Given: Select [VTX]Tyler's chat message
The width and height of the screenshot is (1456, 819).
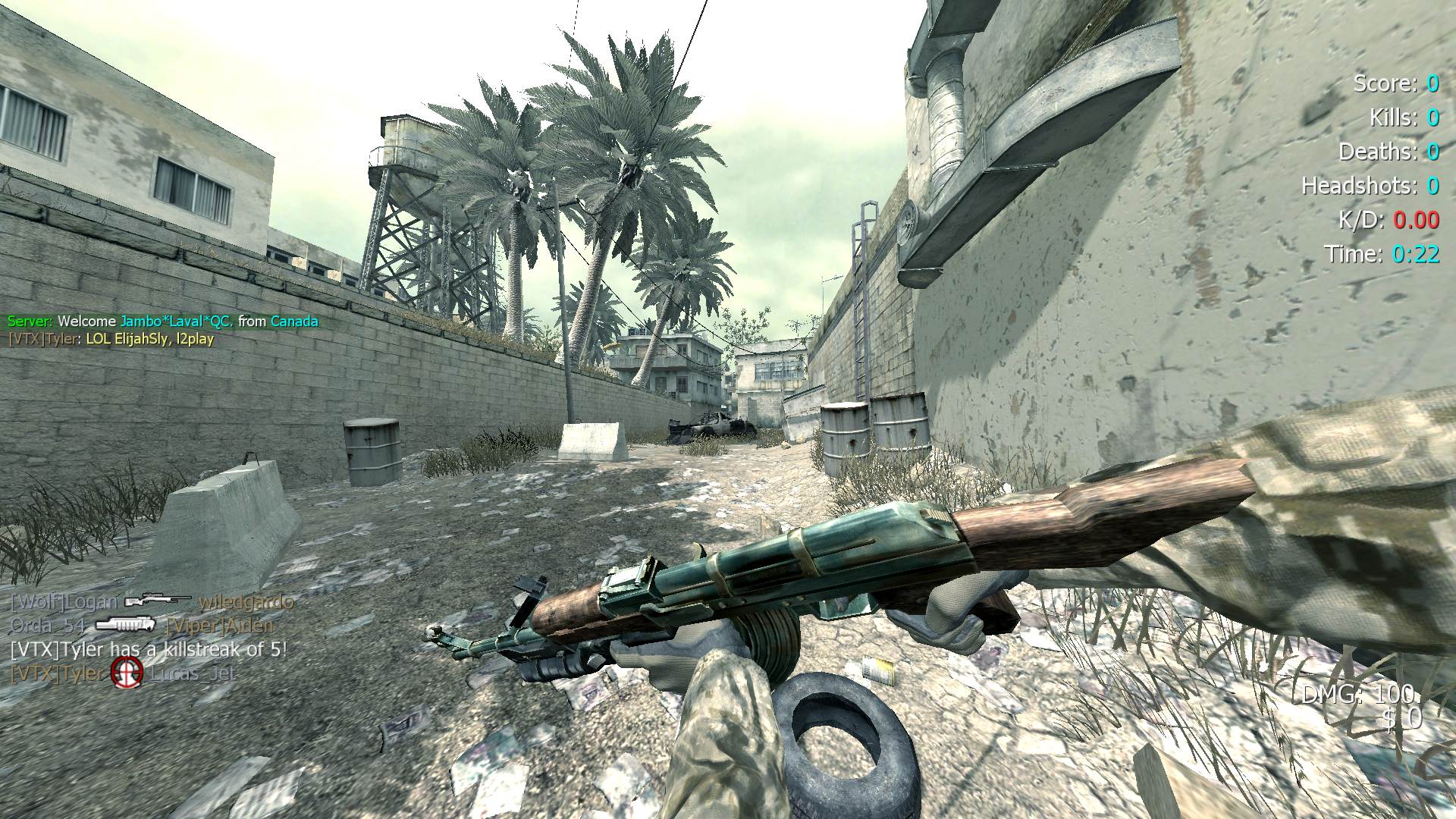Looking at the screenshot, I should click(111, 339).
